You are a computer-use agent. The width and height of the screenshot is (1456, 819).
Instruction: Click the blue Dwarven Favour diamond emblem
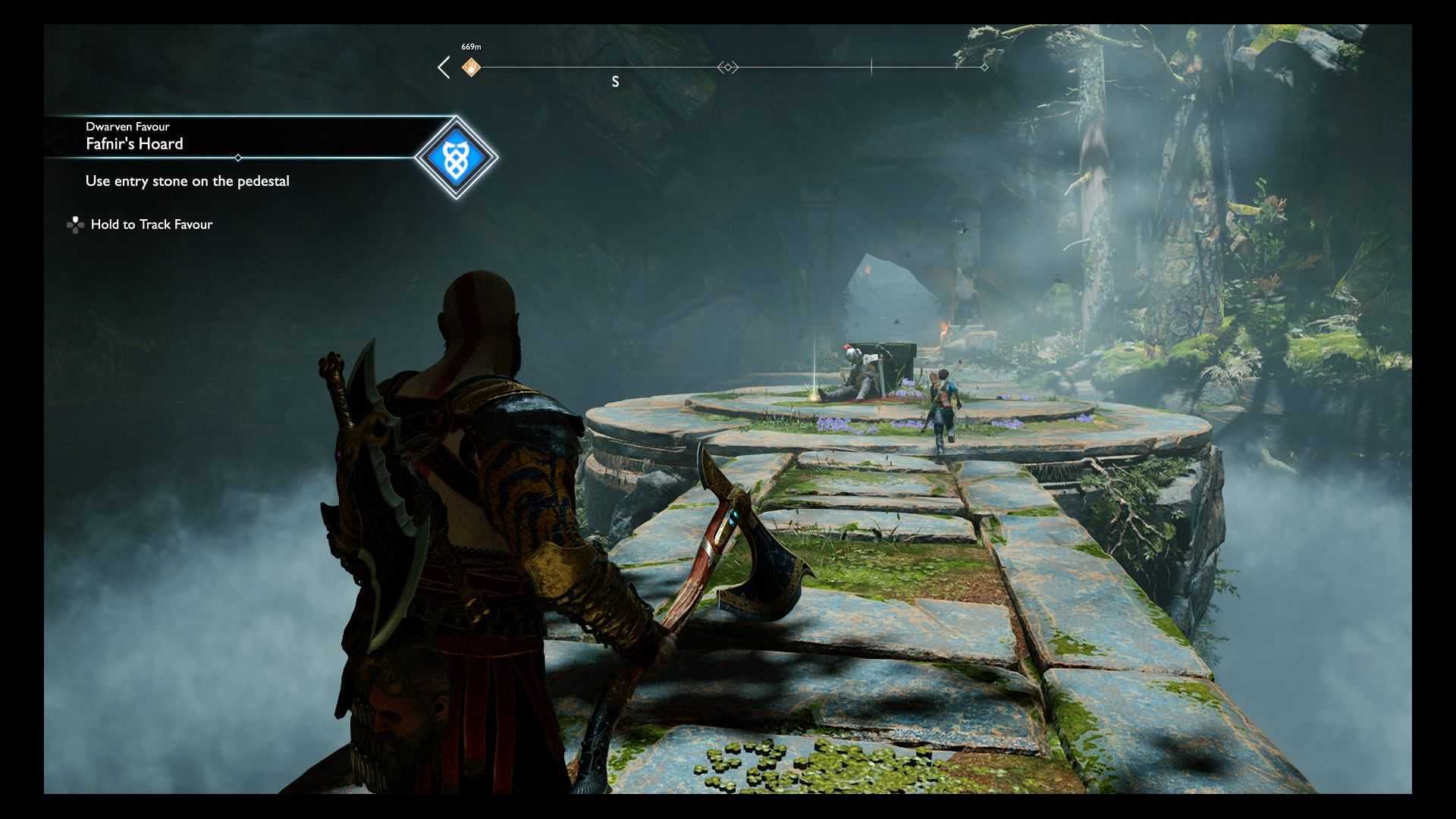456,158
